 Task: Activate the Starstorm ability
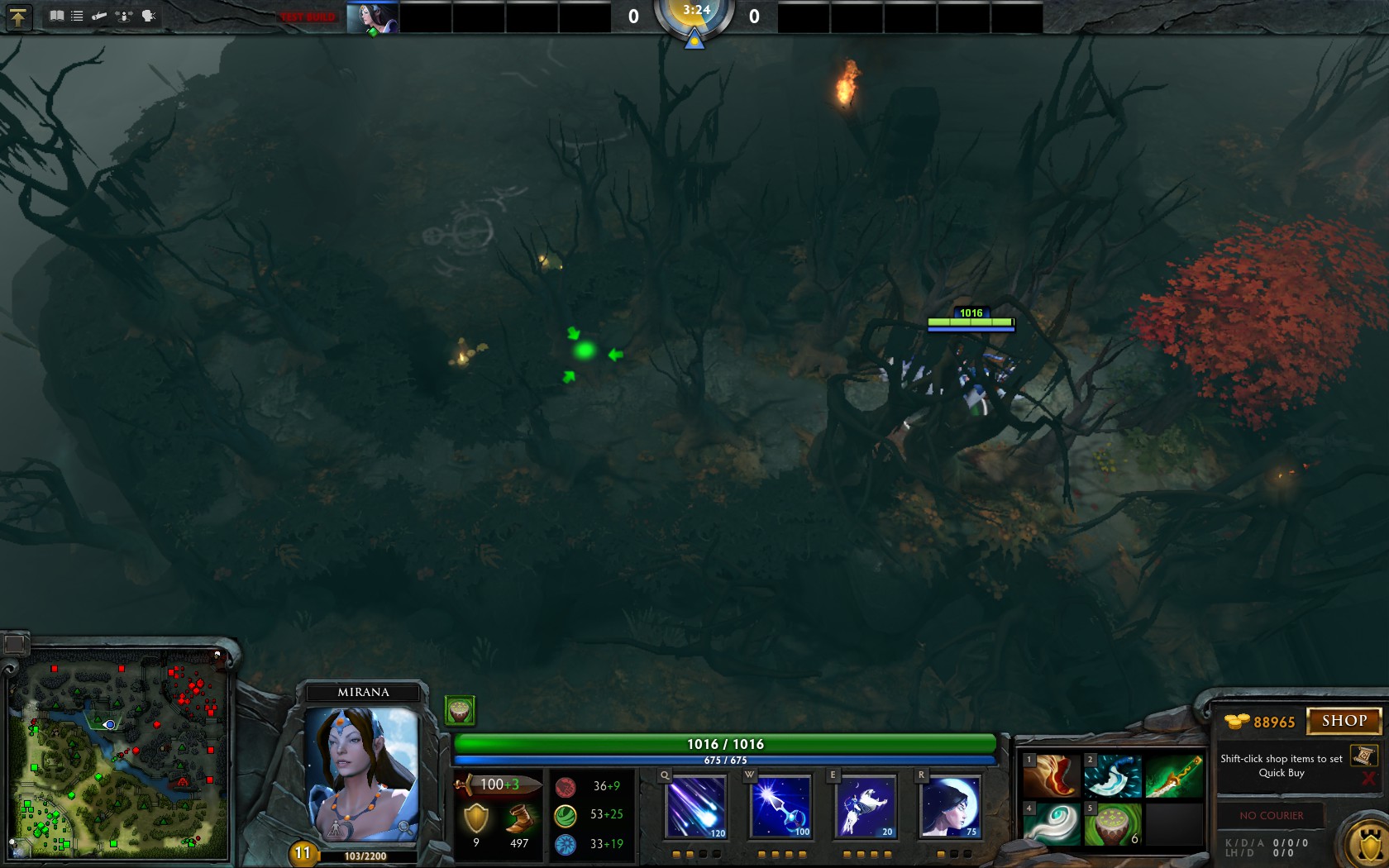click(x=696, y=807)
